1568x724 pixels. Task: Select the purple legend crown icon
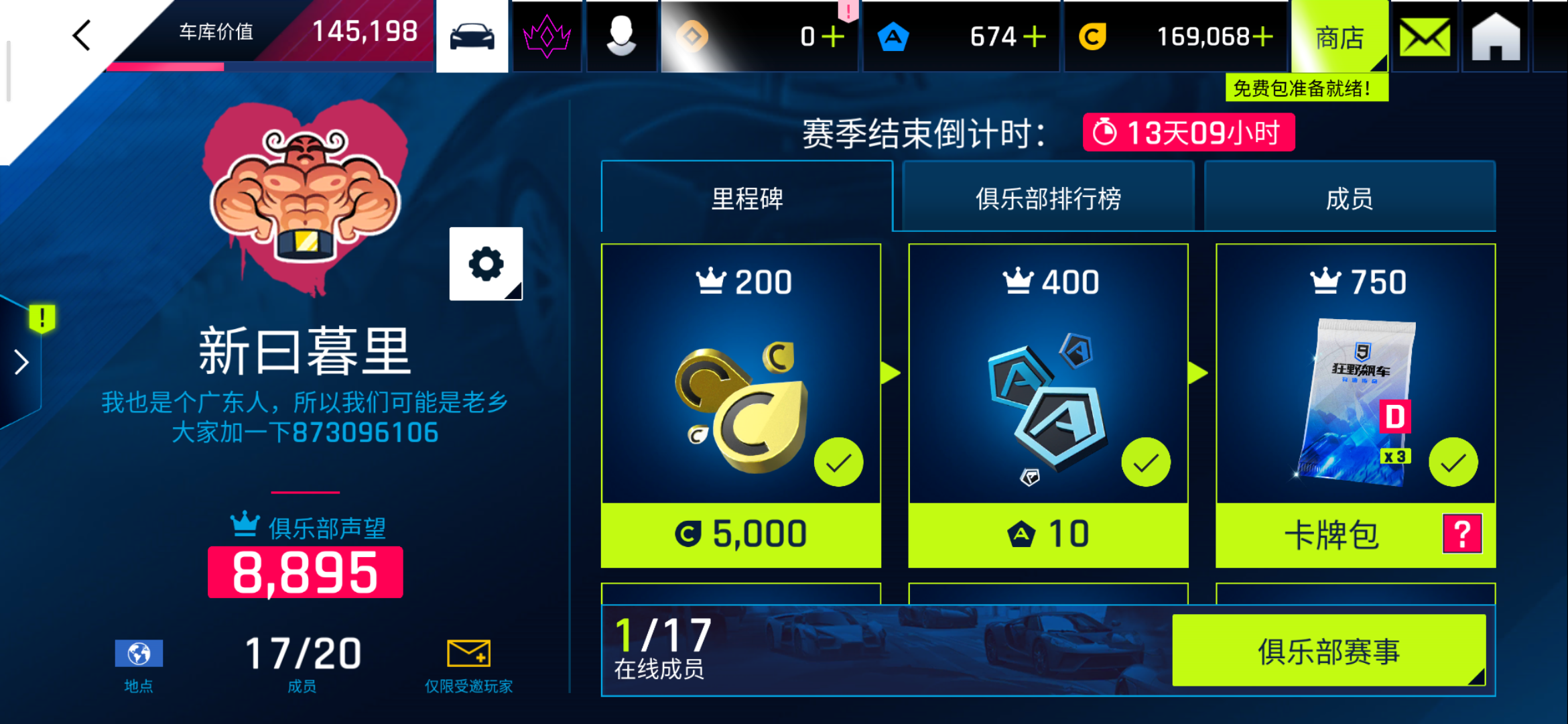click(547, 35)
